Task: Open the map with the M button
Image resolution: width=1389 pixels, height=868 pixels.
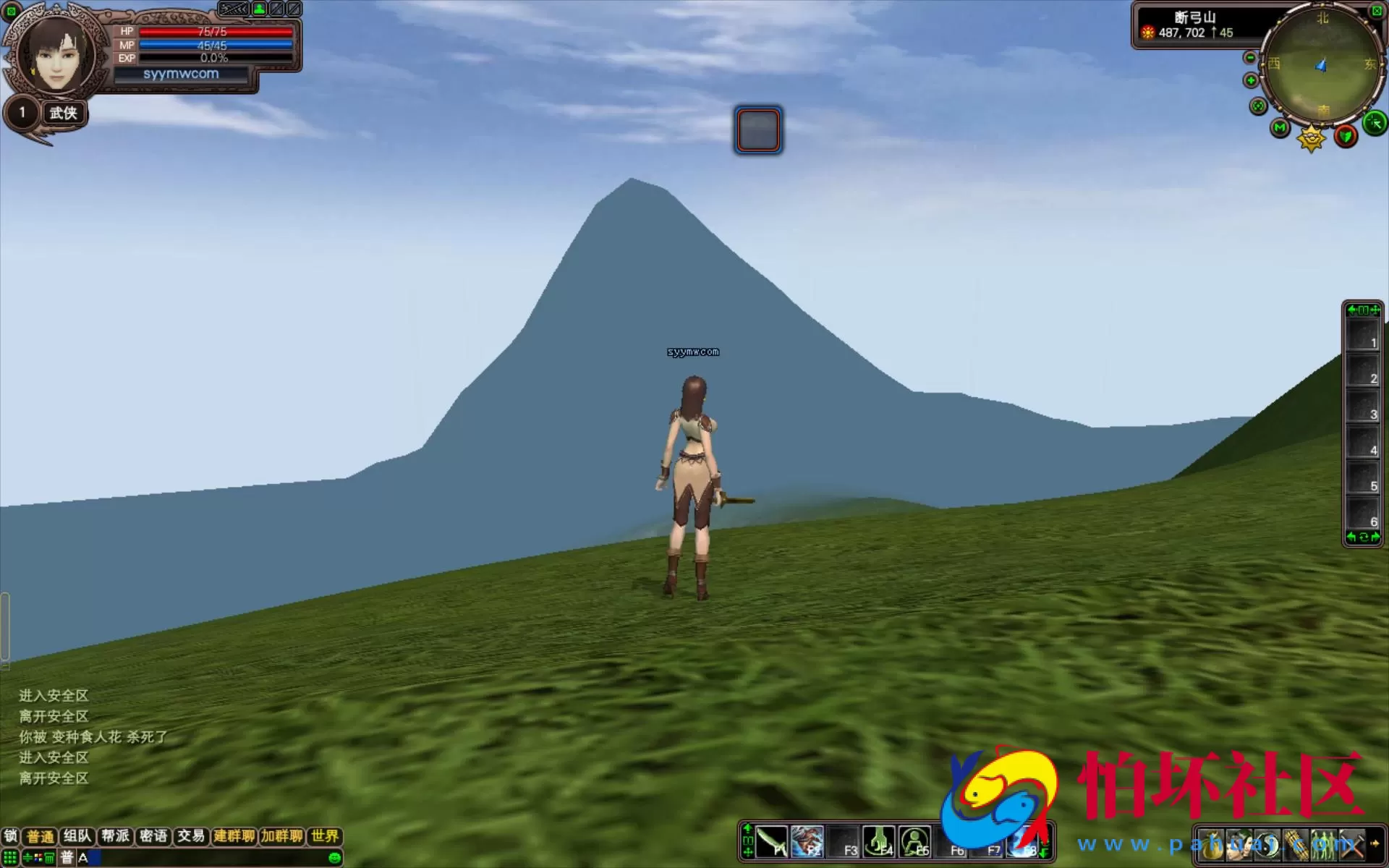Action: coord(1280,129)
